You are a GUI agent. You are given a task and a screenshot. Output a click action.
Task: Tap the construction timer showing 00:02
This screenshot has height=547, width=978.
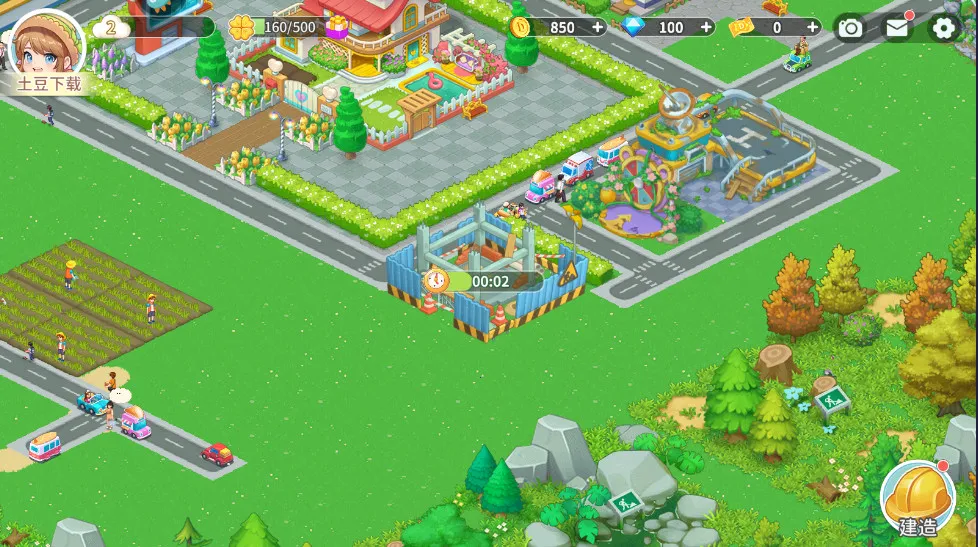tap(478, 281)
